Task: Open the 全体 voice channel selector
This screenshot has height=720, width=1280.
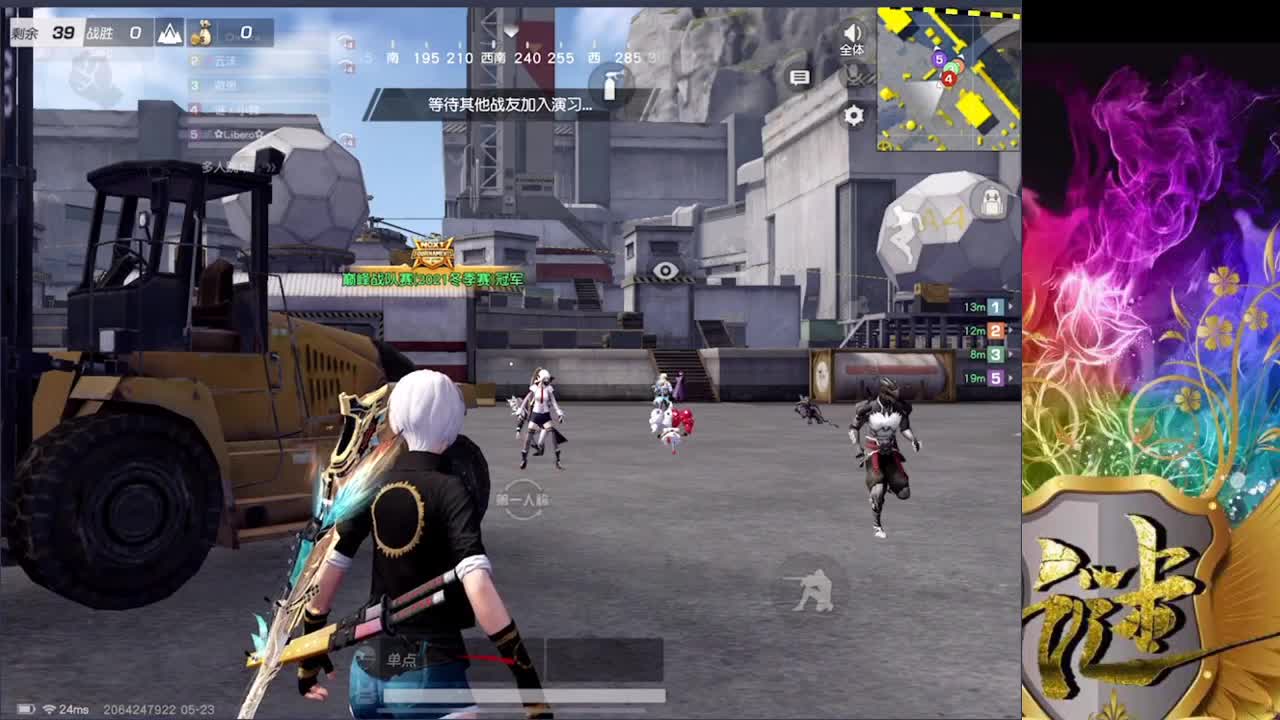Action: point(852,47)
